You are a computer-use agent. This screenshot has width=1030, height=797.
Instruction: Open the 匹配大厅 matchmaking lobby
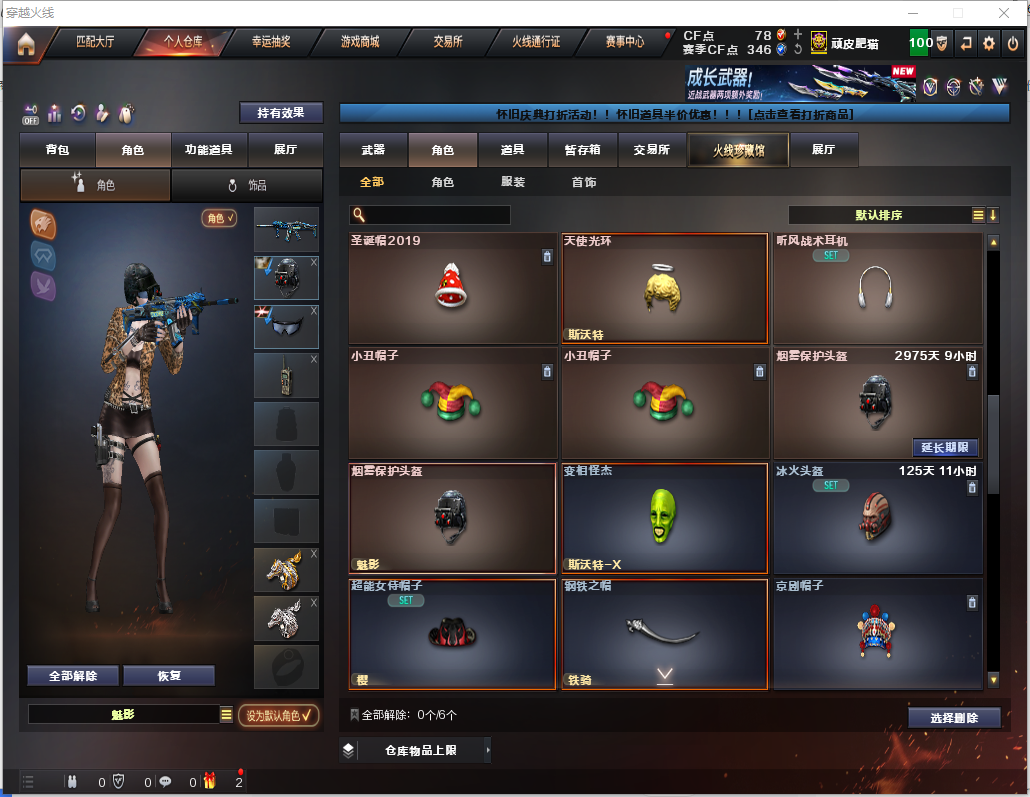(x=95, y=42)
